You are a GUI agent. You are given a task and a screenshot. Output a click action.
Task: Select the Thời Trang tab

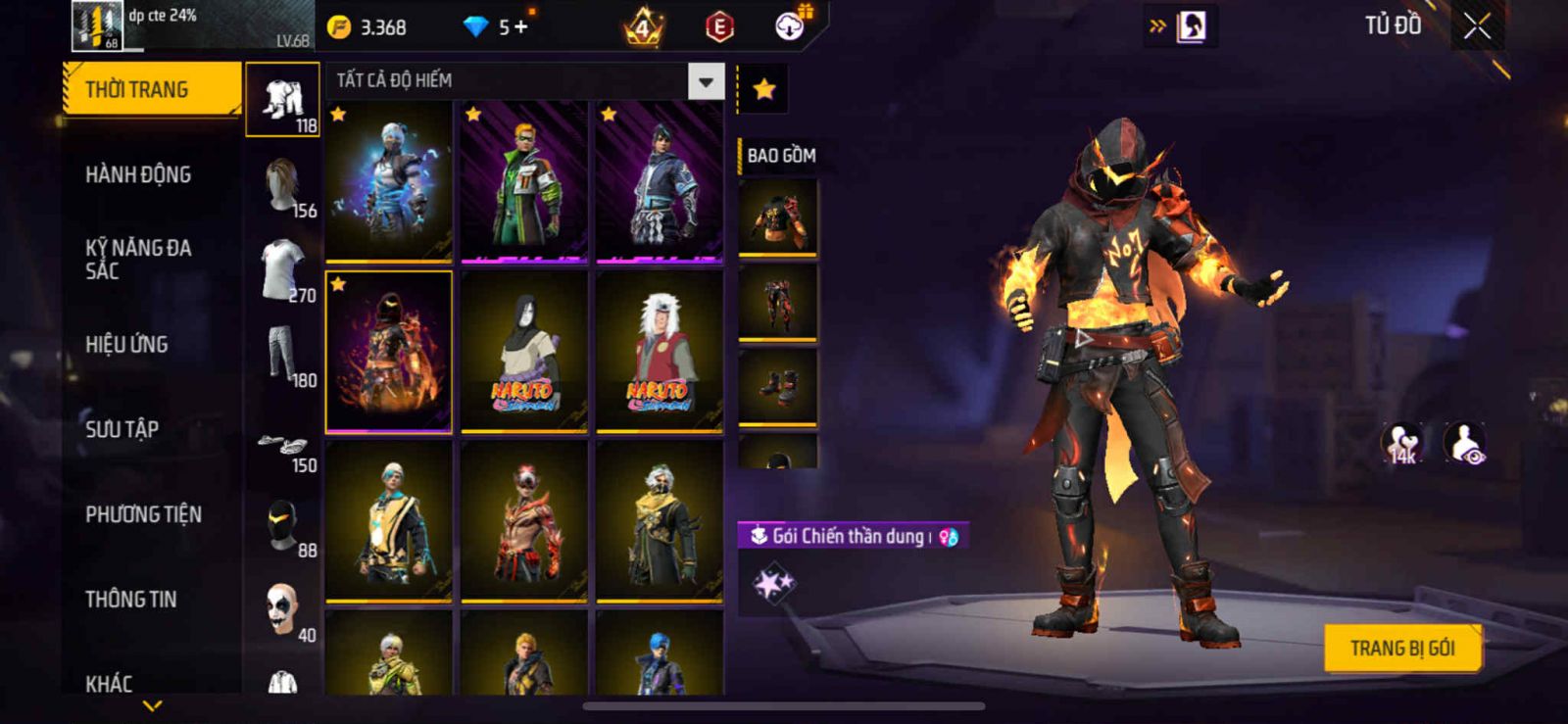(151, 90)
